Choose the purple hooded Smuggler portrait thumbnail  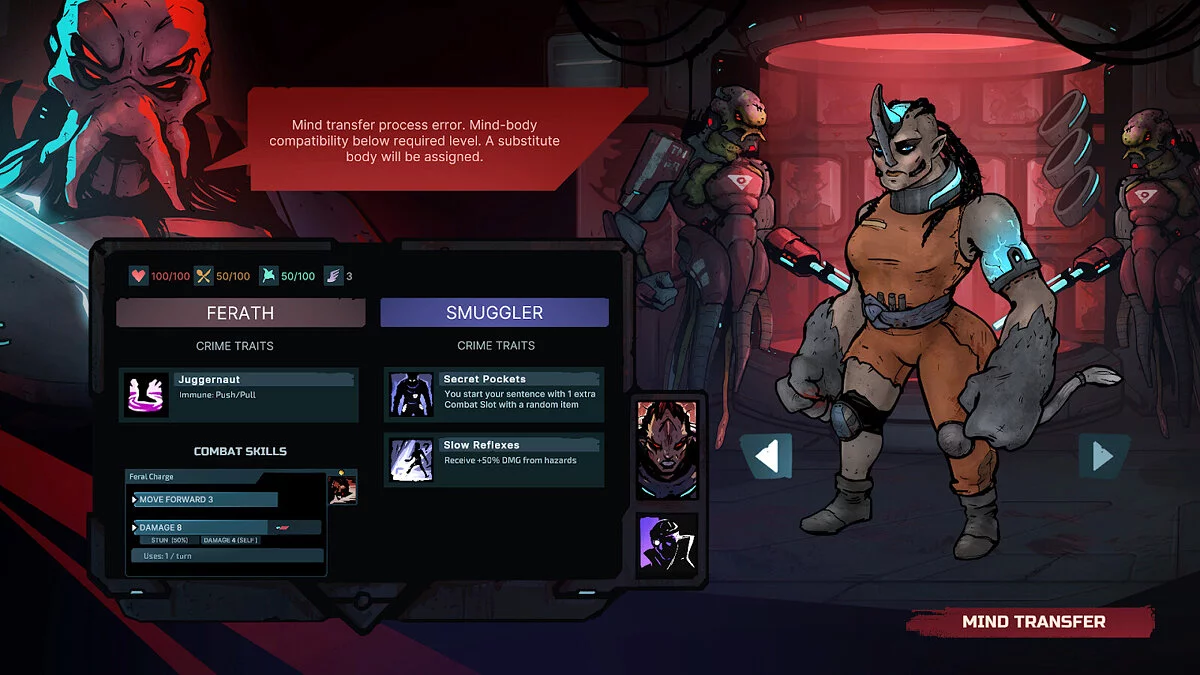[666, 546]
